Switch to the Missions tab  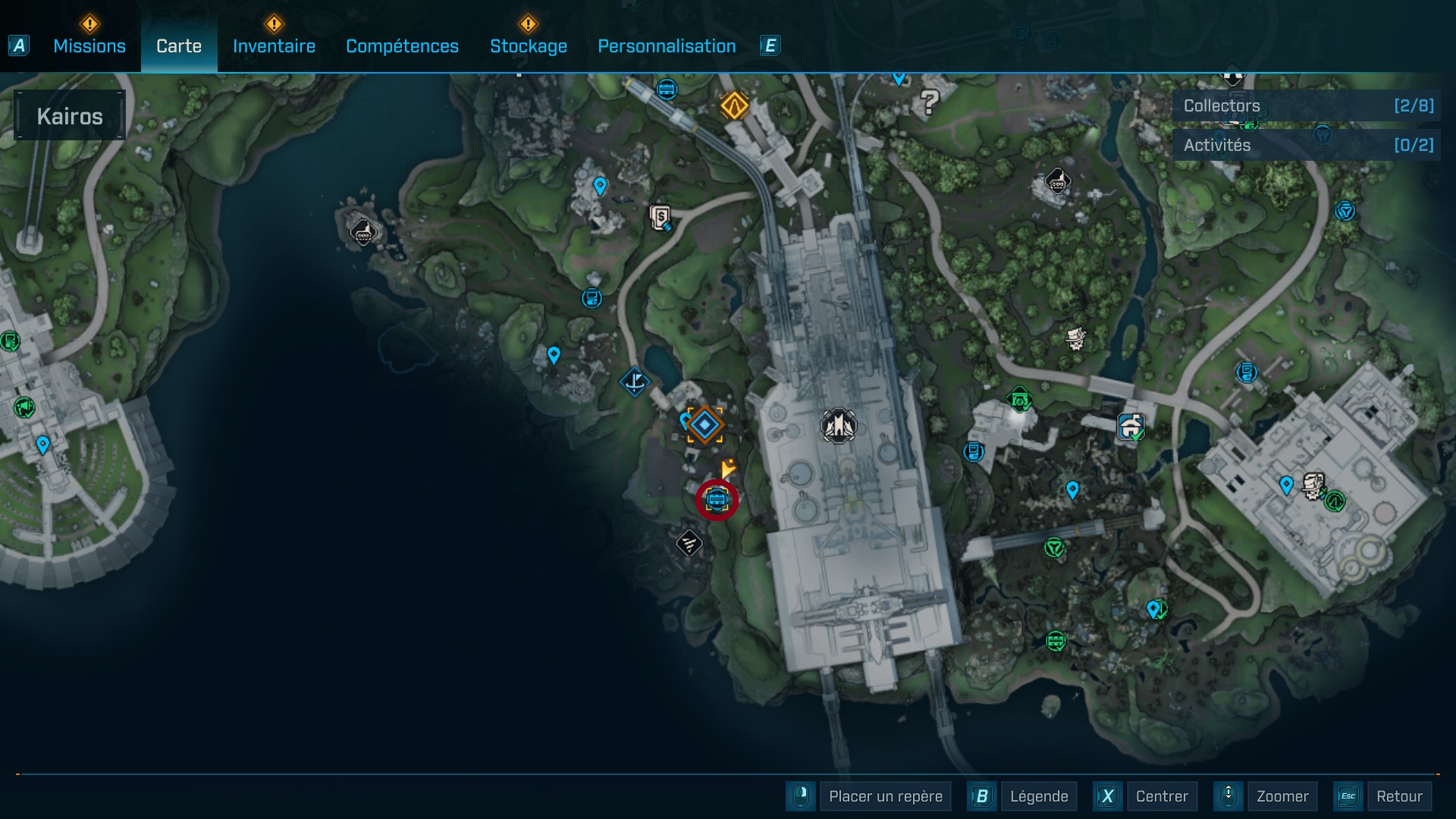[89, 46]
